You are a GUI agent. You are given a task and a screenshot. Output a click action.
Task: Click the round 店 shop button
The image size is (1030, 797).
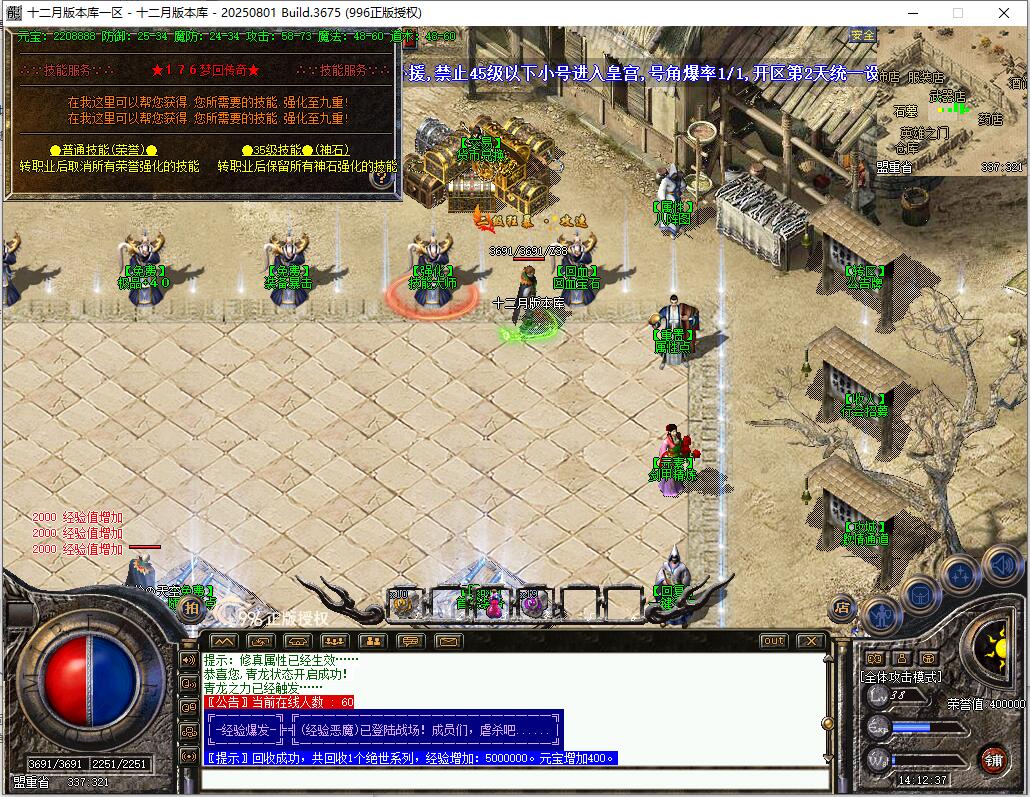841,607
